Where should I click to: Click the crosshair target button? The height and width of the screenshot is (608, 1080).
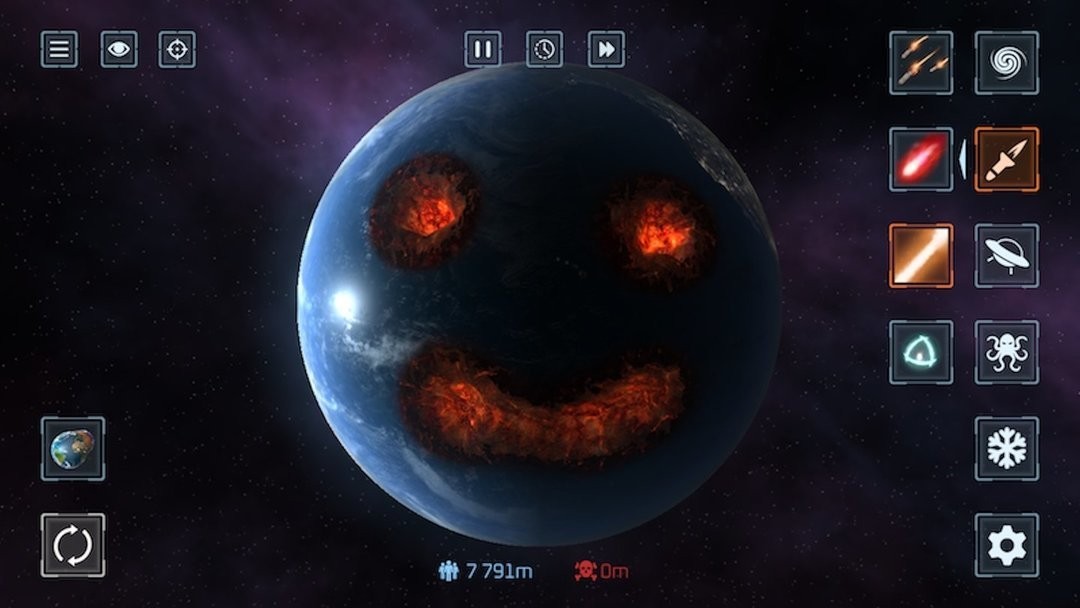pyautogui.click(x=177, y=49)
